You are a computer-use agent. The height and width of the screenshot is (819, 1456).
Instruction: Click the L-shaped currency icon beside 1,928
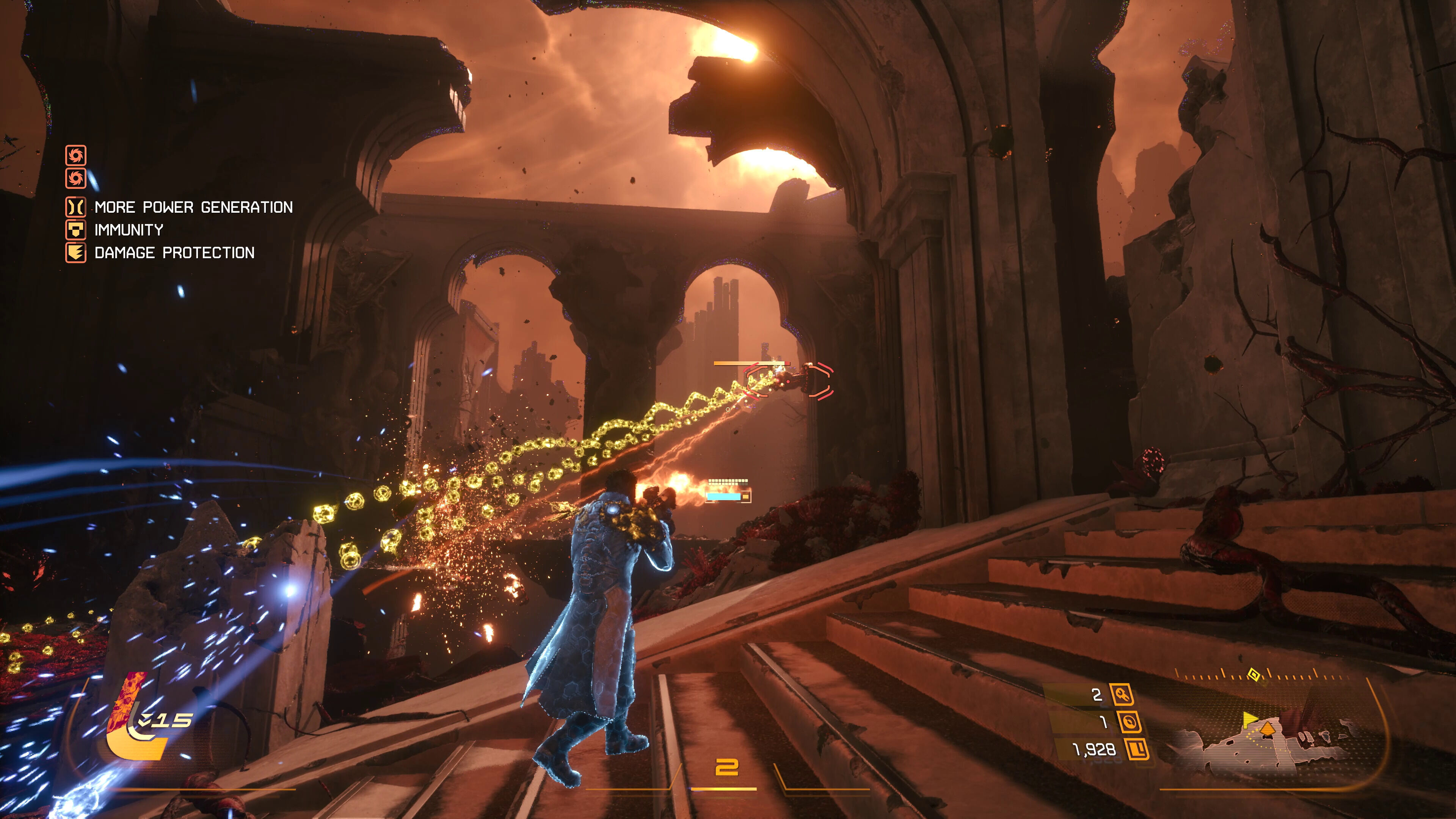[x=1137, y=750]
